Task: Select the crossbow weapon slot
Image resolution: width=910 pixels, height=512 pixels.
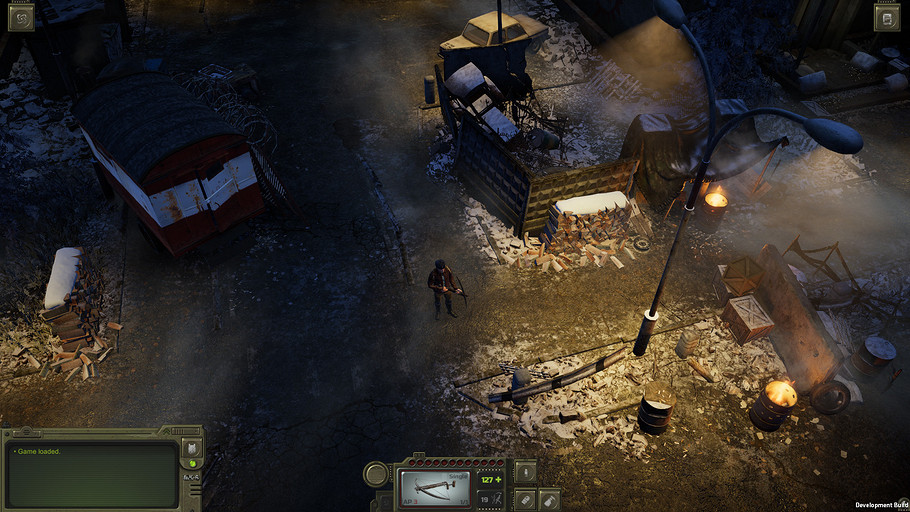Action: click(435, 490)
